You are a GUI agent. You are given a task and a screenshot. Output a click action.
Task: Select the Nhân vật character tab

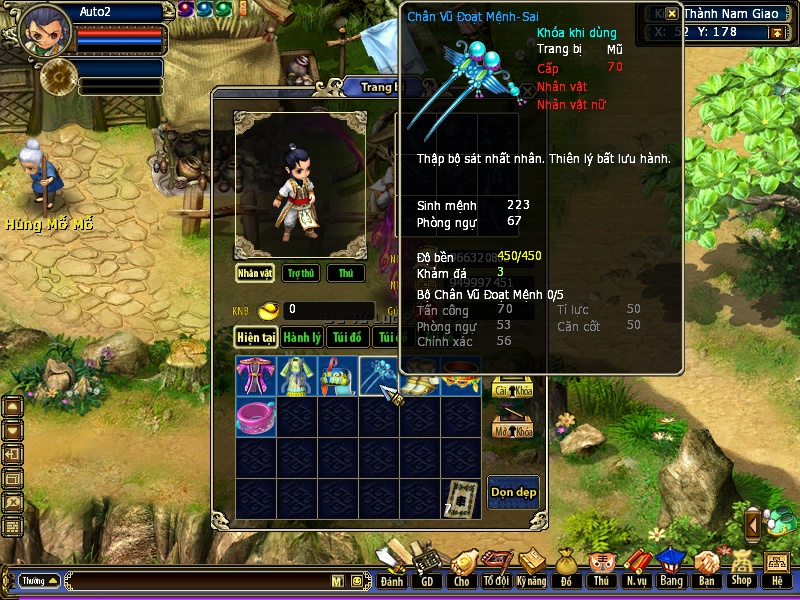[x=255, y=273]
